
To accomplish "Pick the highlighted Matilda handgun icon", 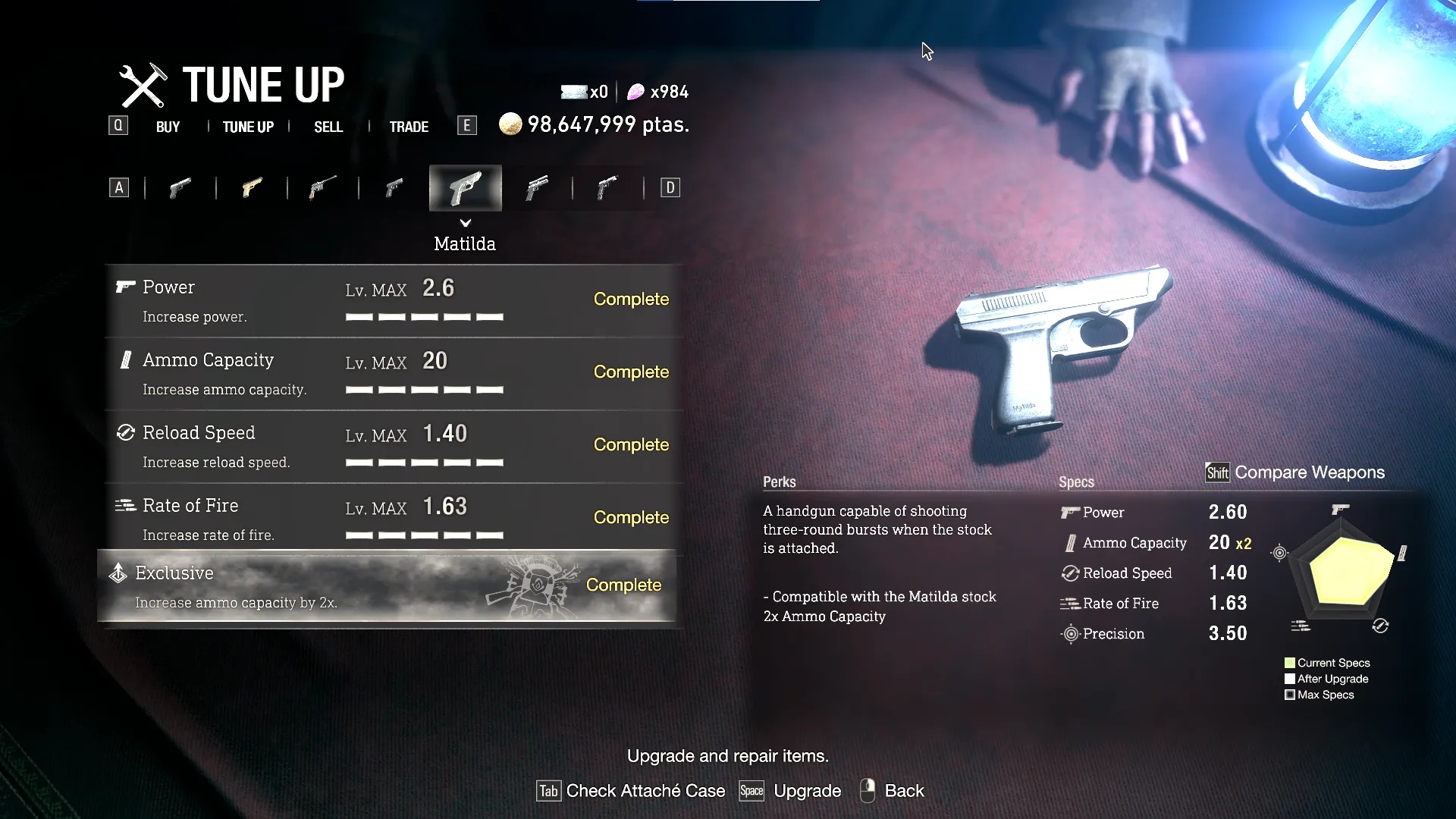I will pyautogui.click(x=465, y=188).
